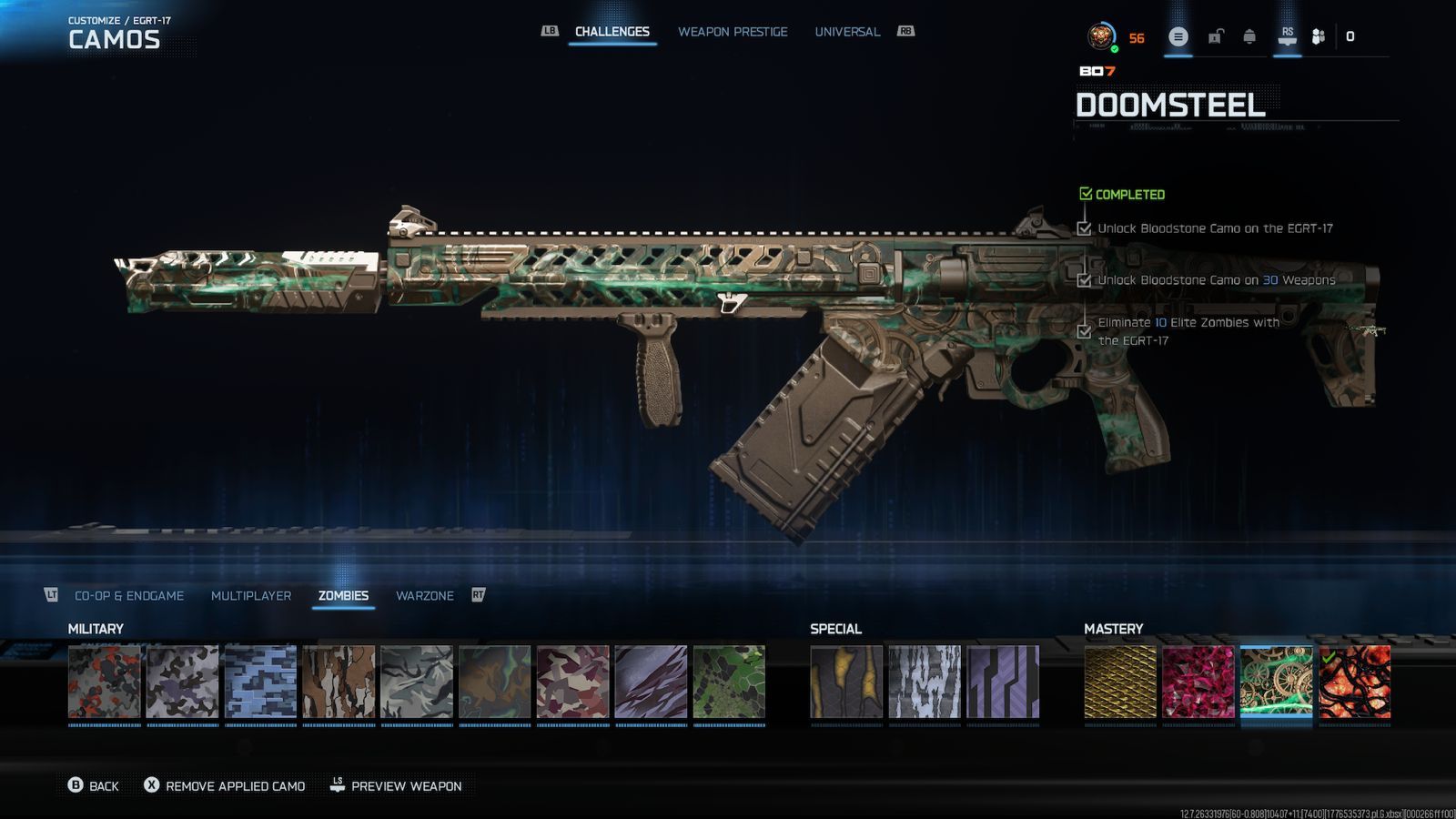Open the hamburger menu icon

click(x=1178, y=37)
